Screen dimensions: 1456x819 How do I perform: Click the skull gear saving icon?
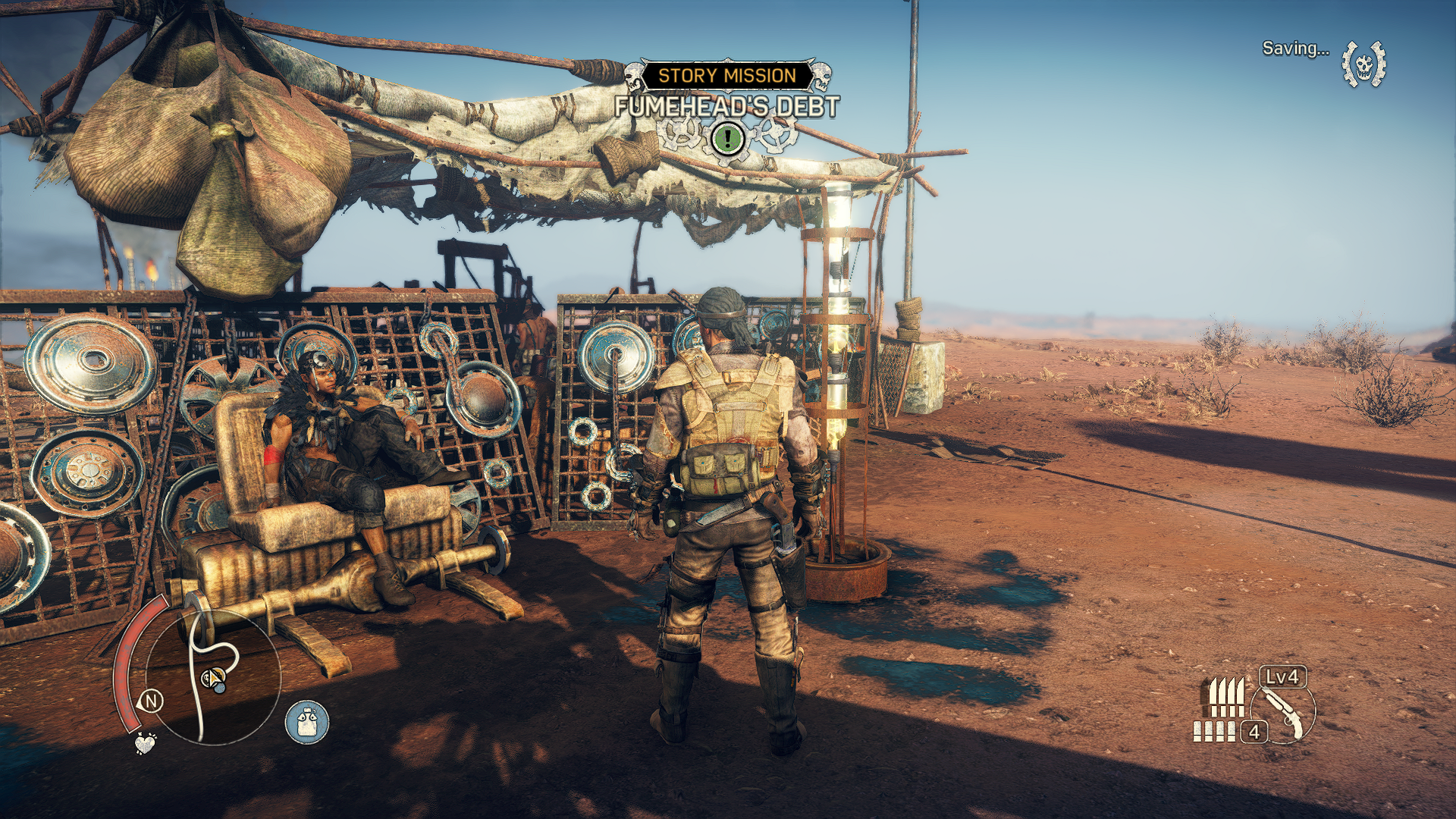coord(1363,64)
